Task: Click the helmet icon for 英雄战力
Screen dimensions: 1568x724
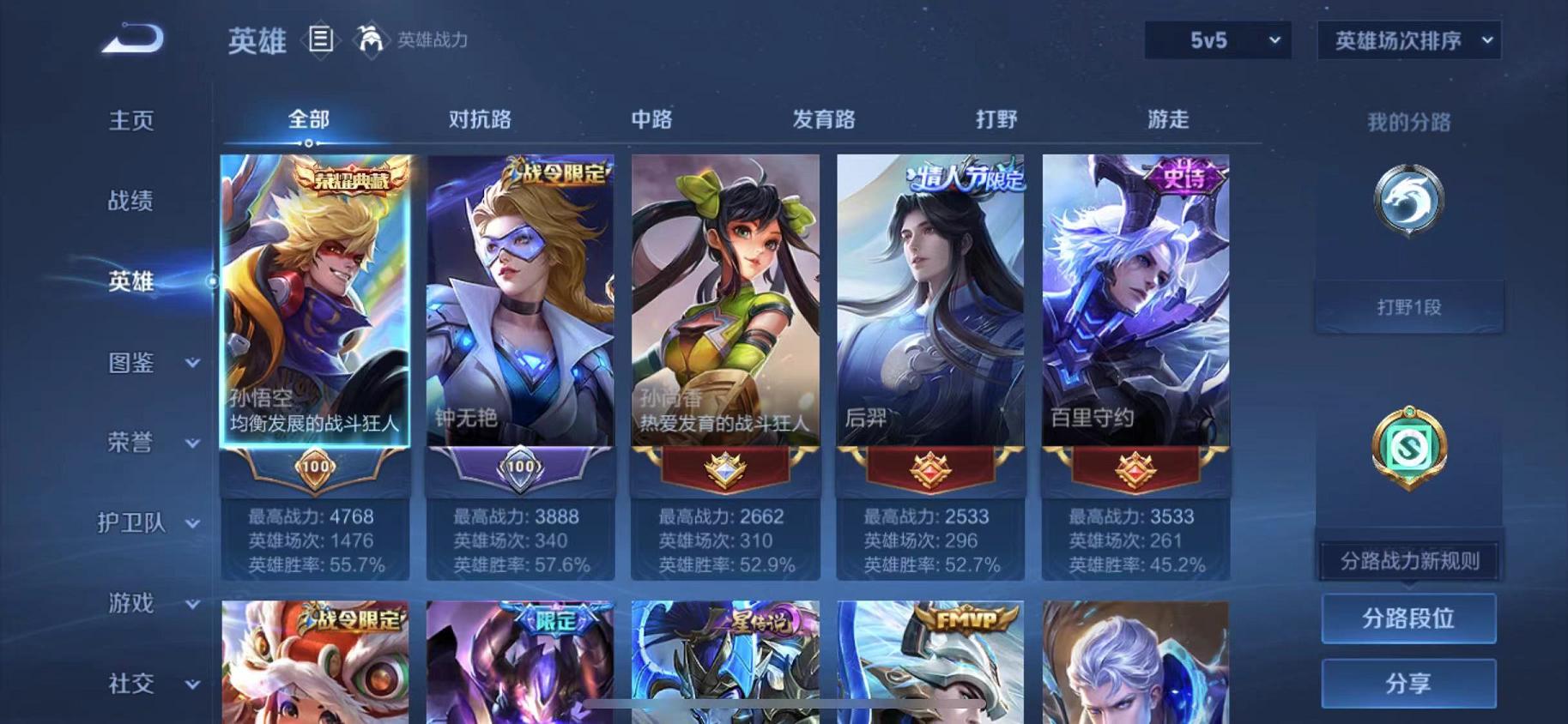Action: coord(371,40)
